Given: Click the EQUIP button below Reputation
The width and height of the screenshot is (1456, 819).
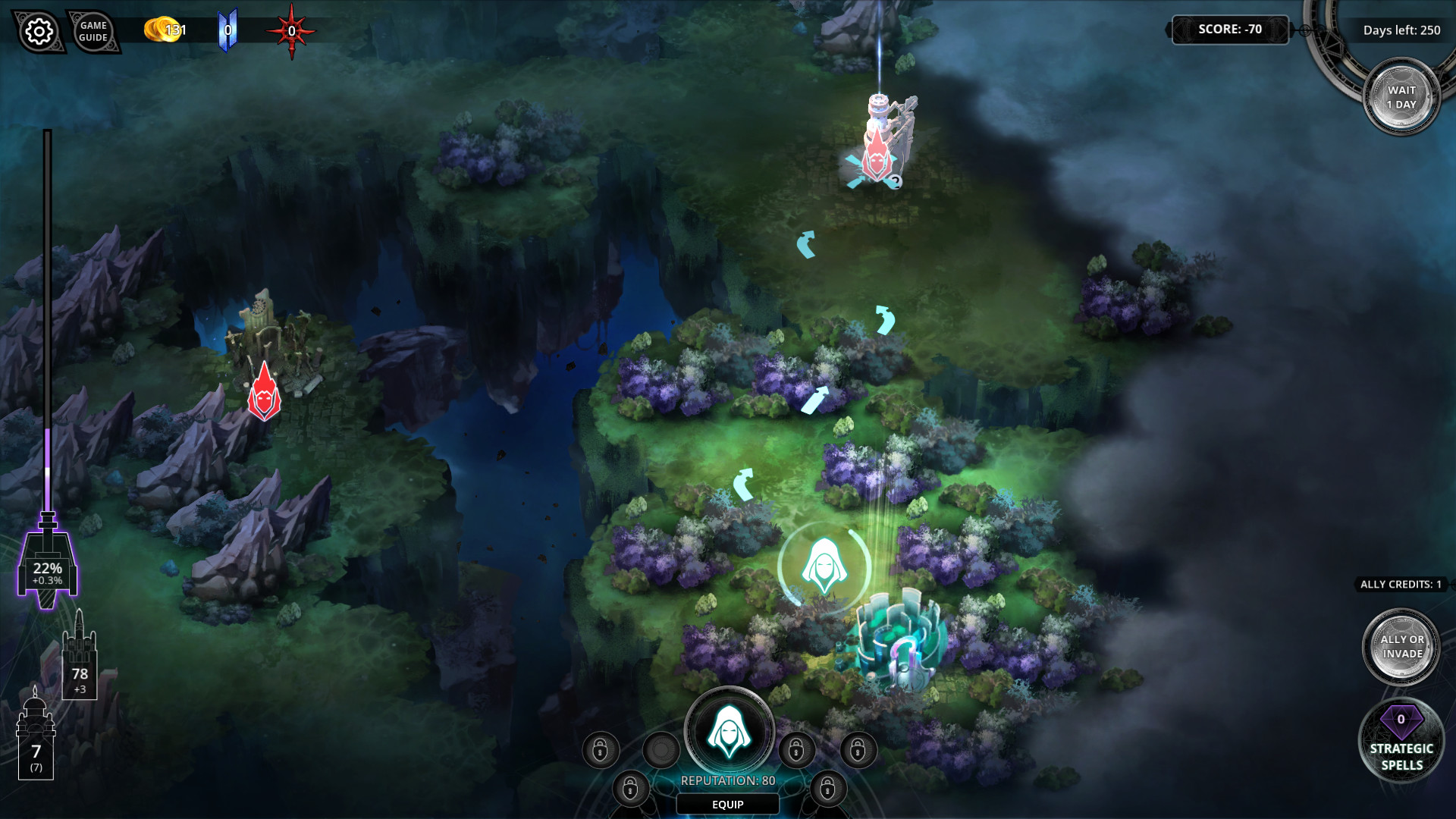Looking at the screenshot, I should click(x=727, y=805).
